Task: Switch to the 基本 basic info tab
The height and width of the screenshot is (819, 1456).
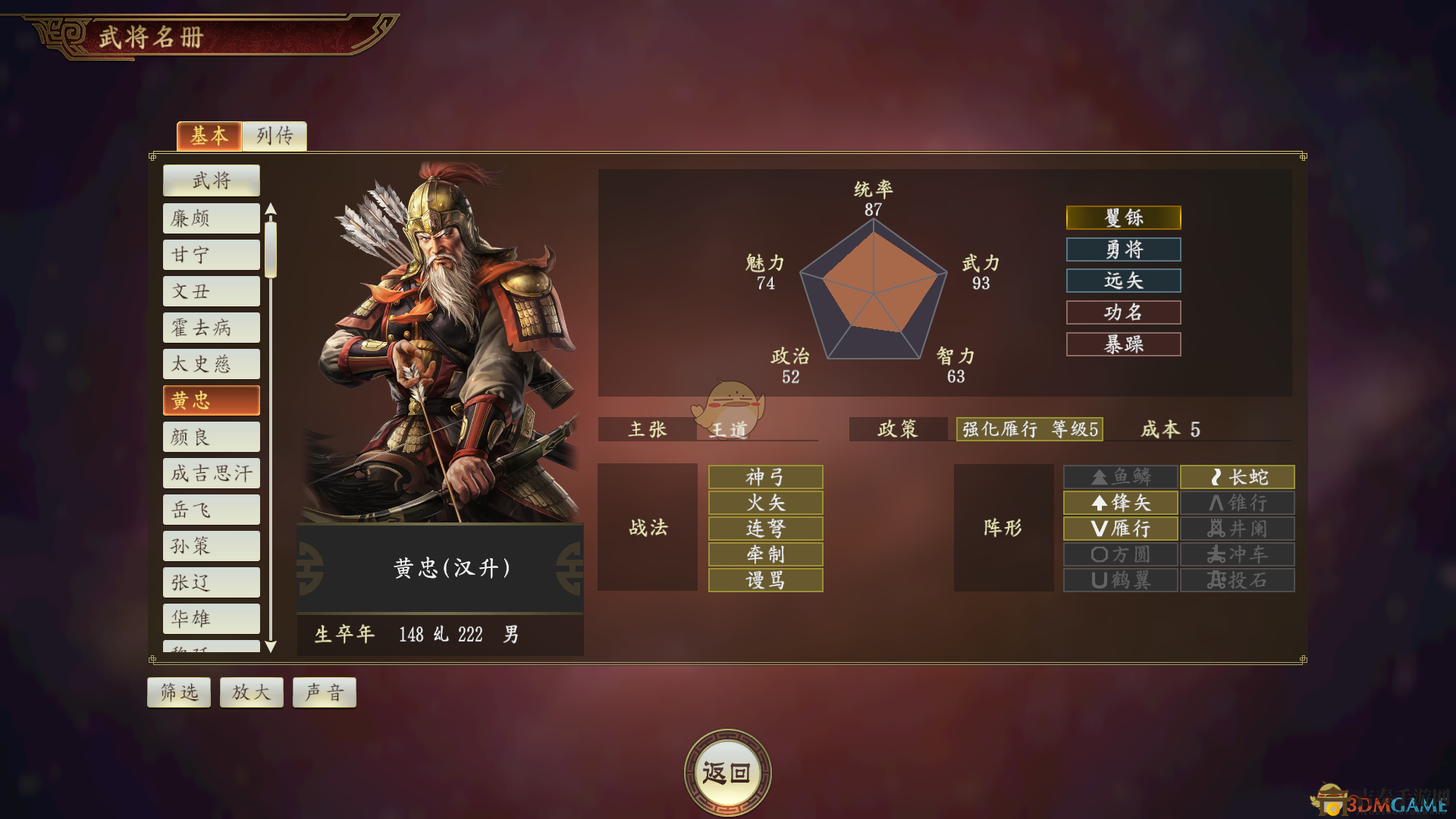Action: [x=209, y=136]
